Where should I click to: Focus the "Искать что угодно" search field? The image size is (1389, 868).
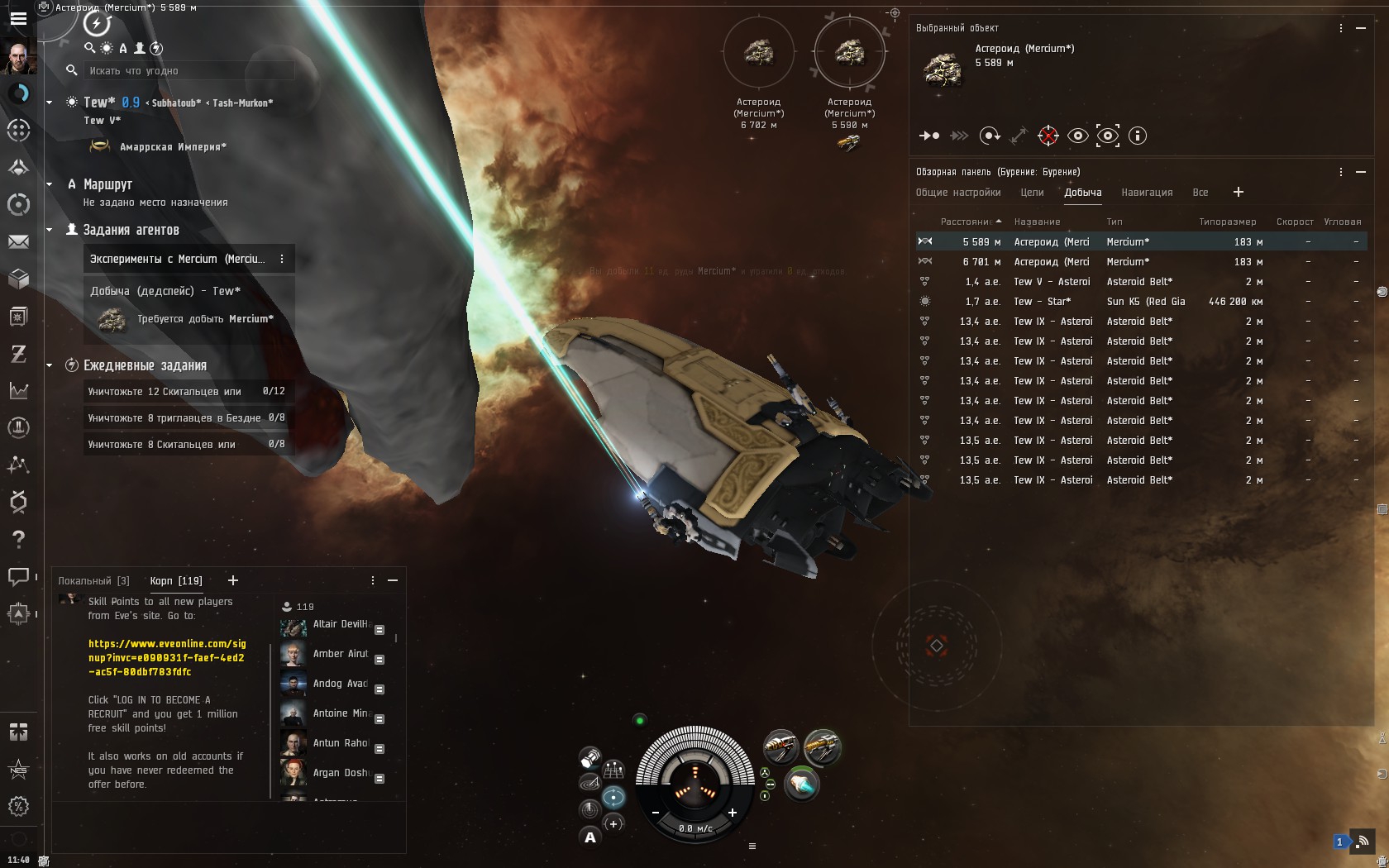coord(190,71)
